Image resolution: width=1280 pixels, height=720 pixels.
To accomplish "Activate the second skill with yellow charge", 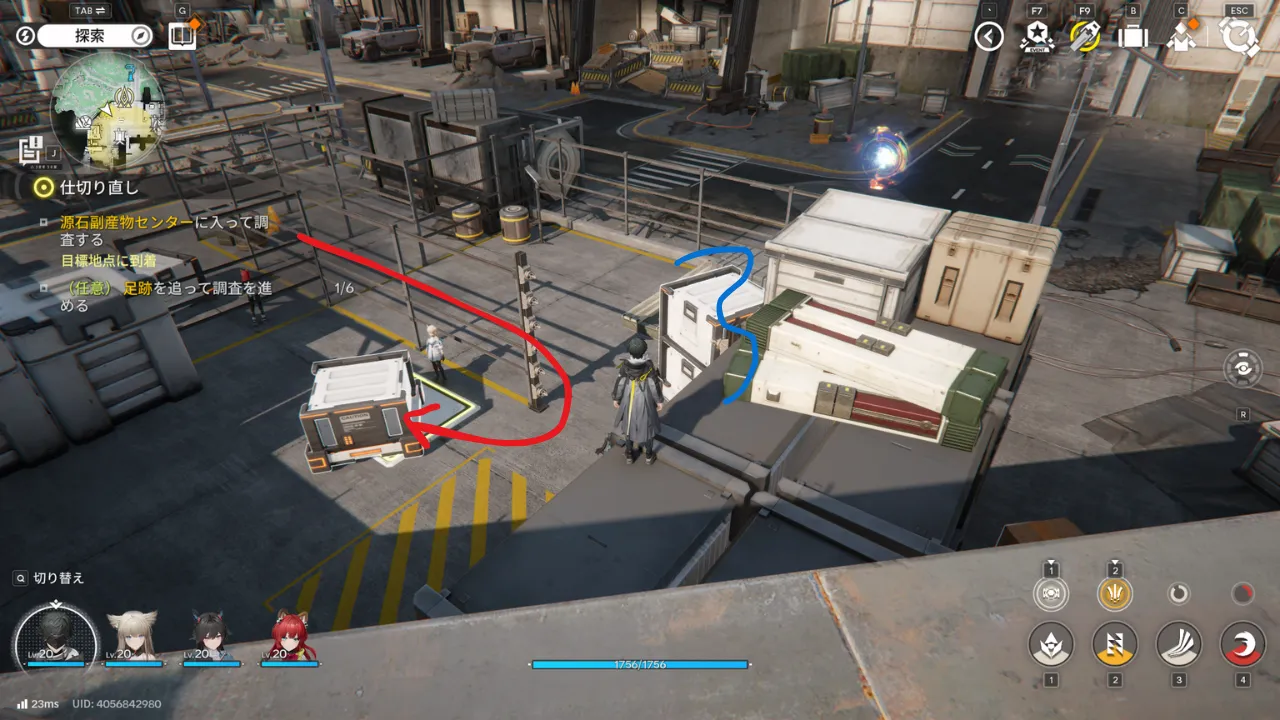I will (x=1114, y=644).
